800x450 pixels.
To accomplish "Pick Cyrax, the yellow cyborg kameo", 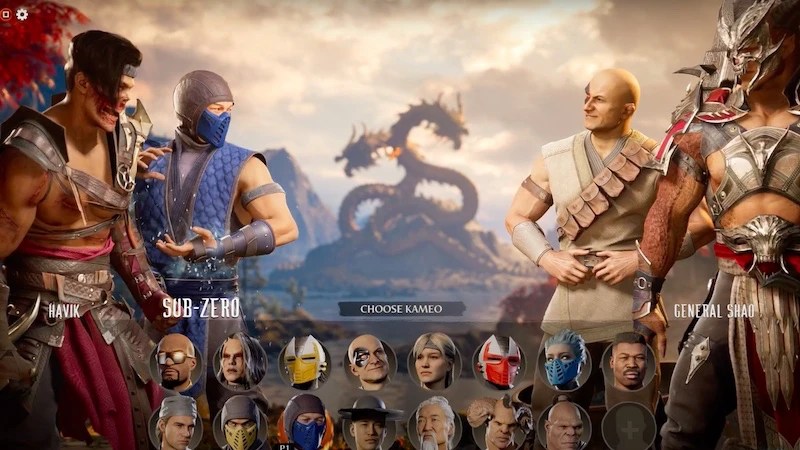I will 304,362.
